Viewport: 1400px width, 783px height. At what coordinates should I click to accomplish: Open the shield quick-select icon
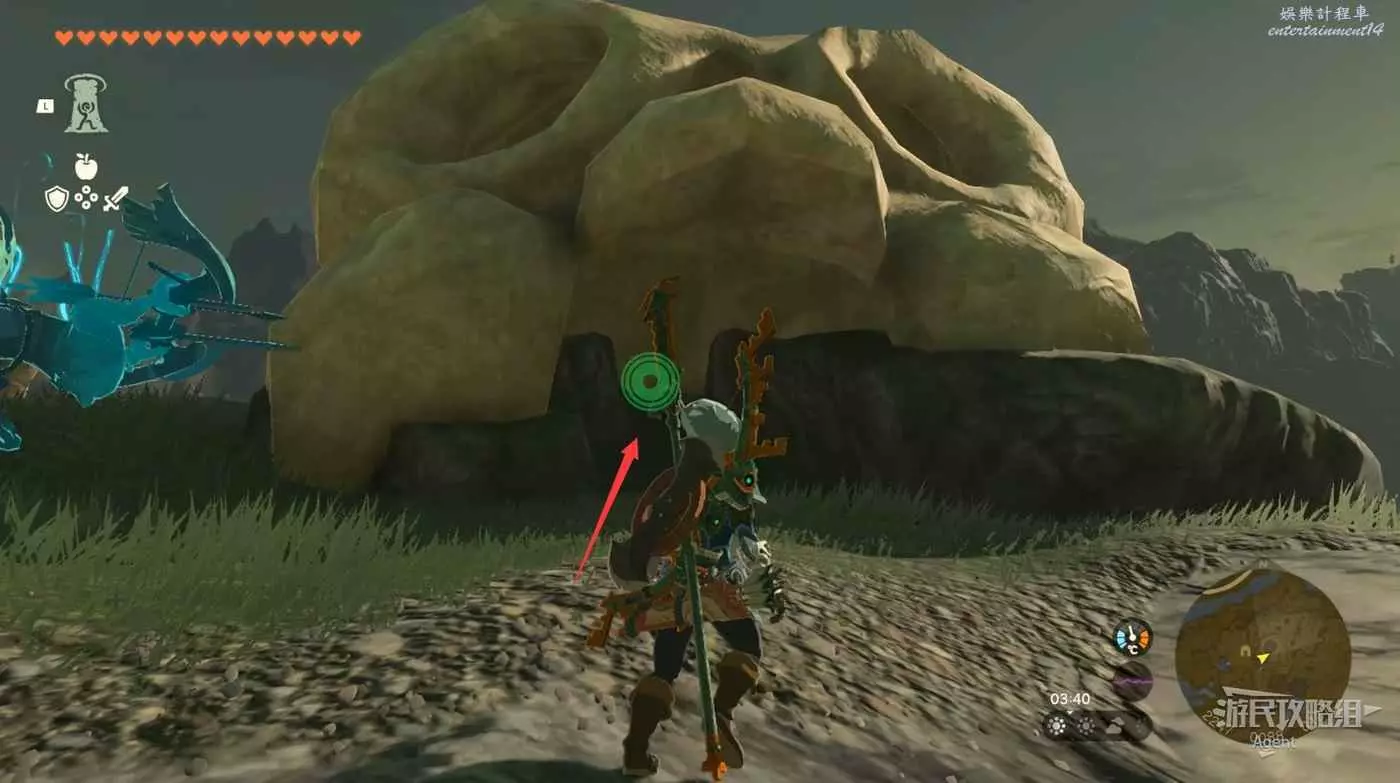(x=57, y=198)
